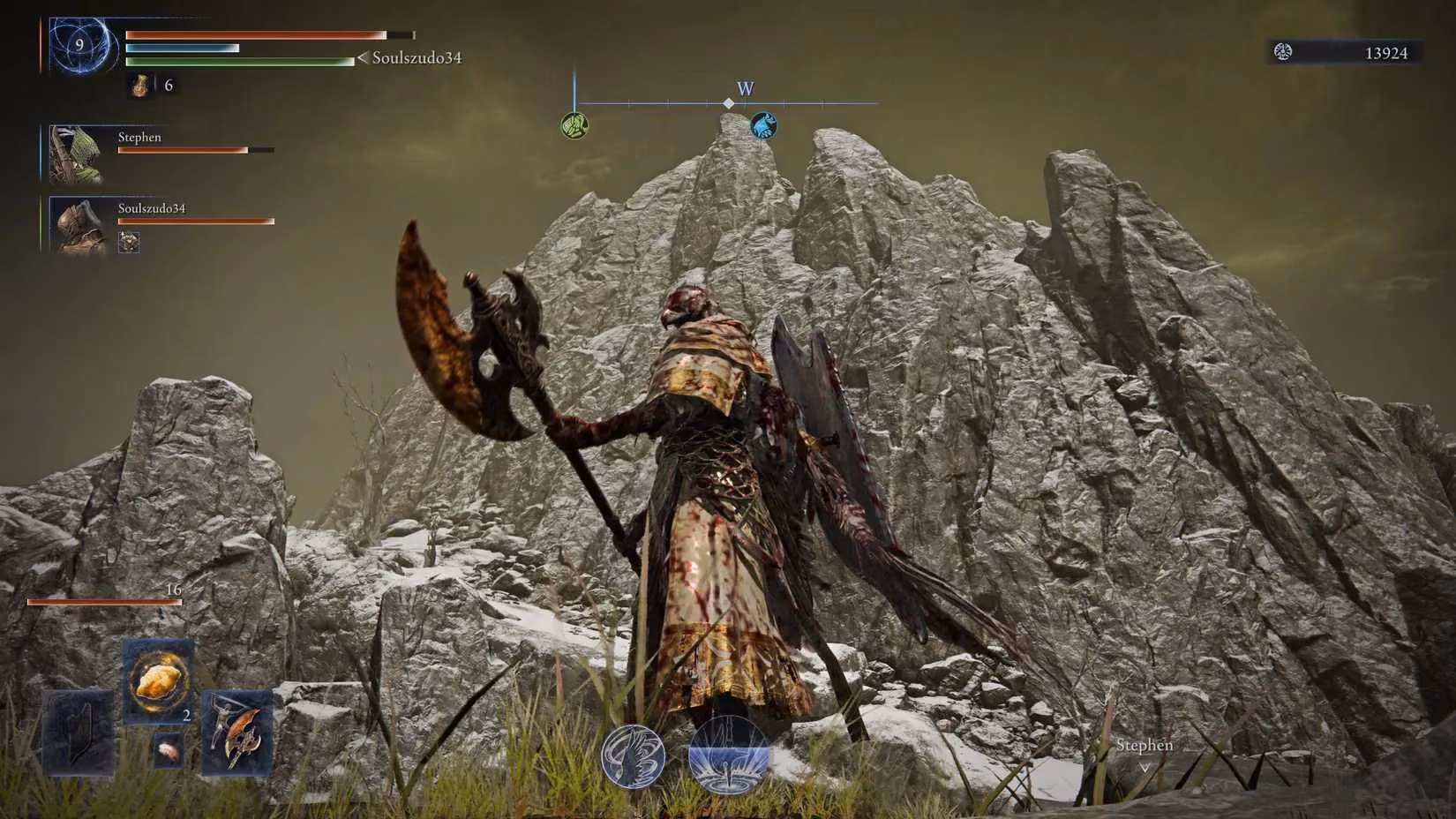
Task: Select the greataxe weapon slot
Action: (x=237, y=733)
